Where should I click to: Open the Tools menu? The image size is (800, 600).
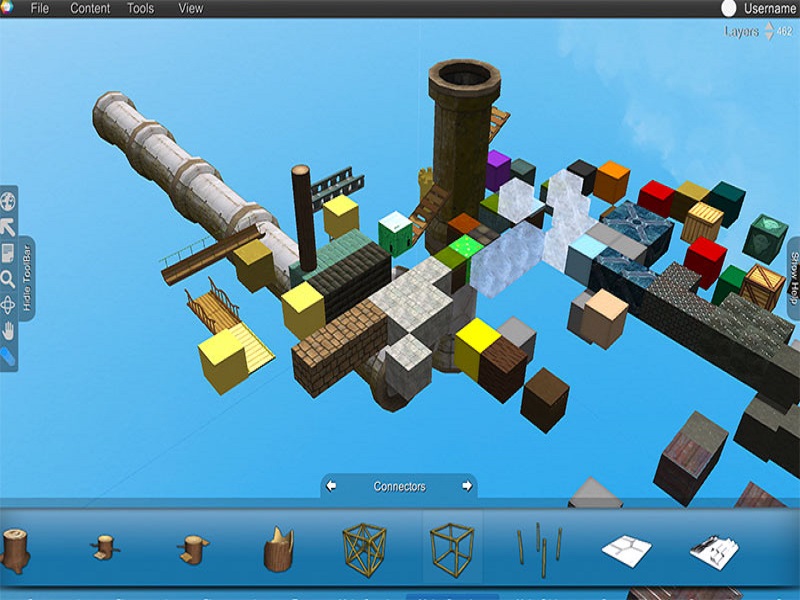[140, 9]
